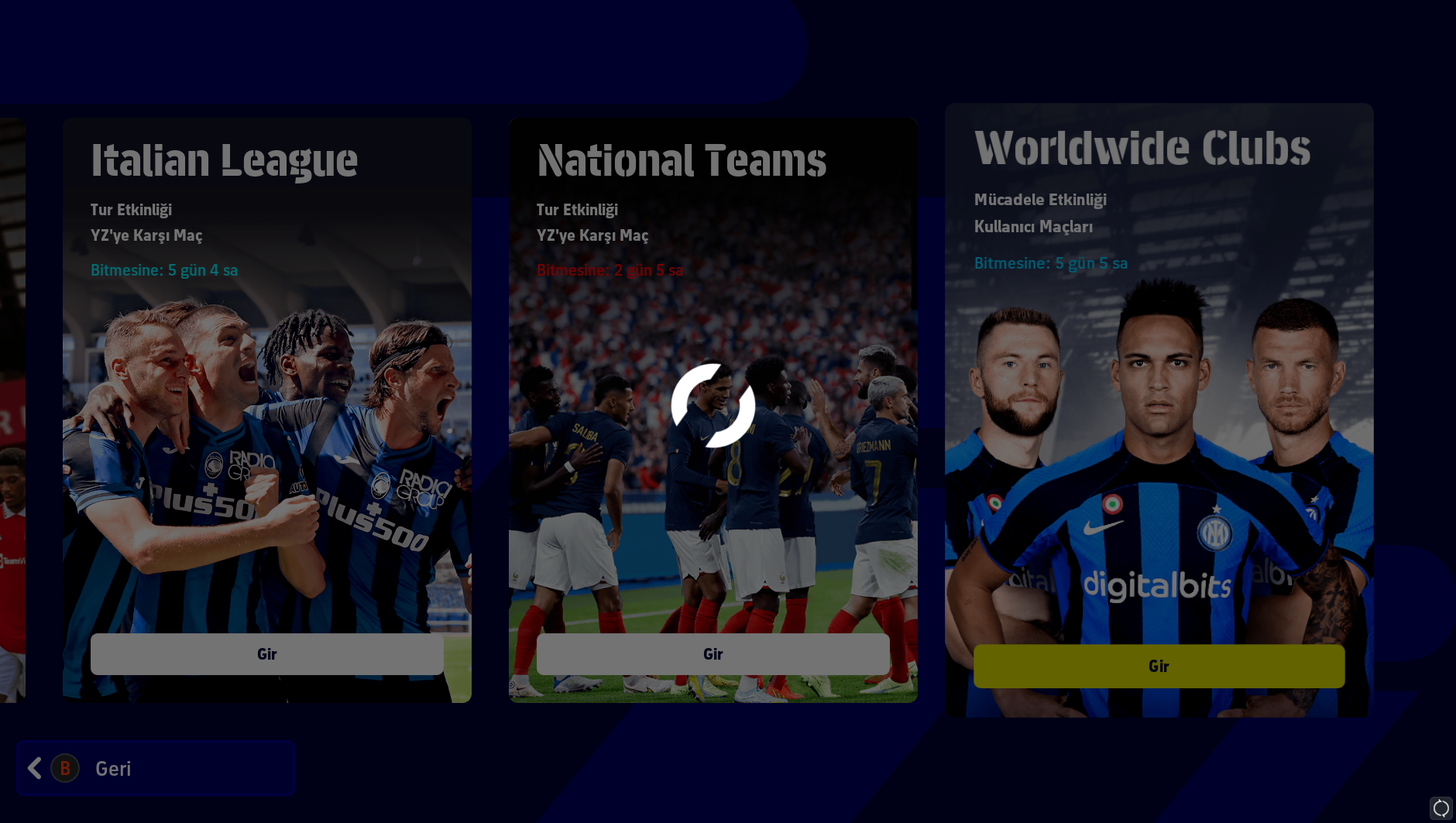The image size is (1456, 823).
Task: Click the left chevron arrow beside Geri
Action: coord(33,768)
